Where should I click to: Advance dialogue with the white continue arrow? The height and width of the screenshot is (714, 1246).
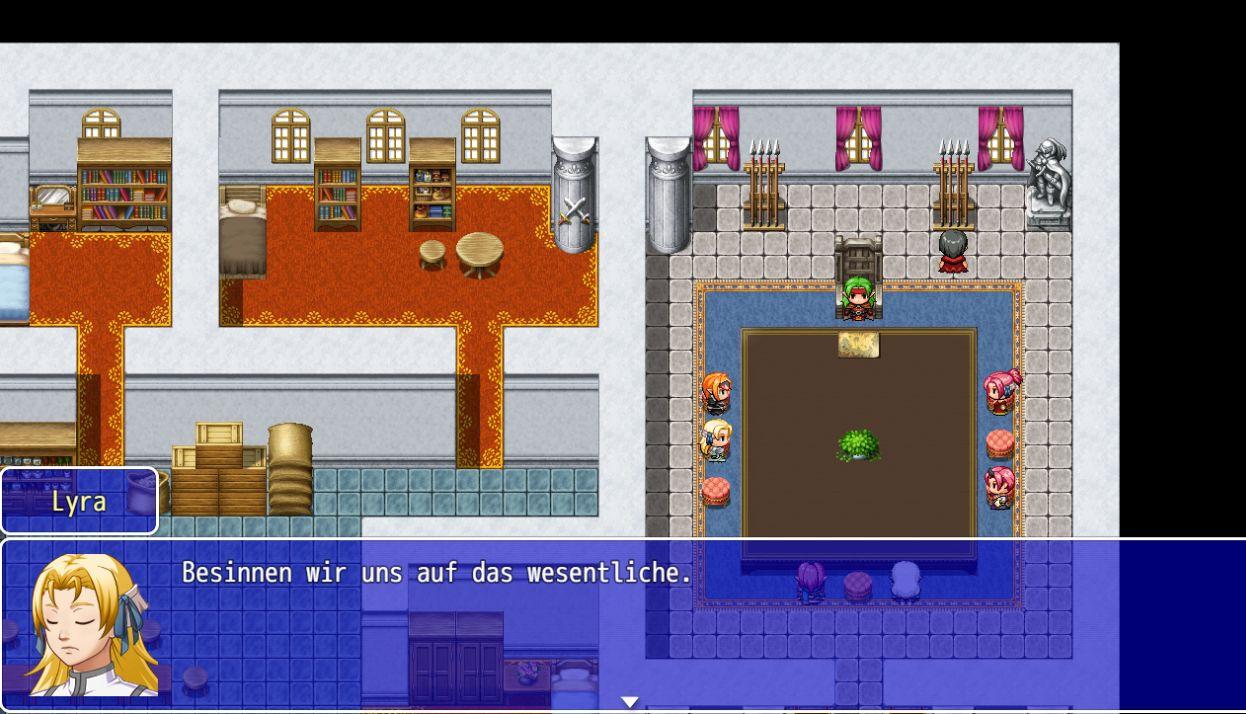[629, 702]
